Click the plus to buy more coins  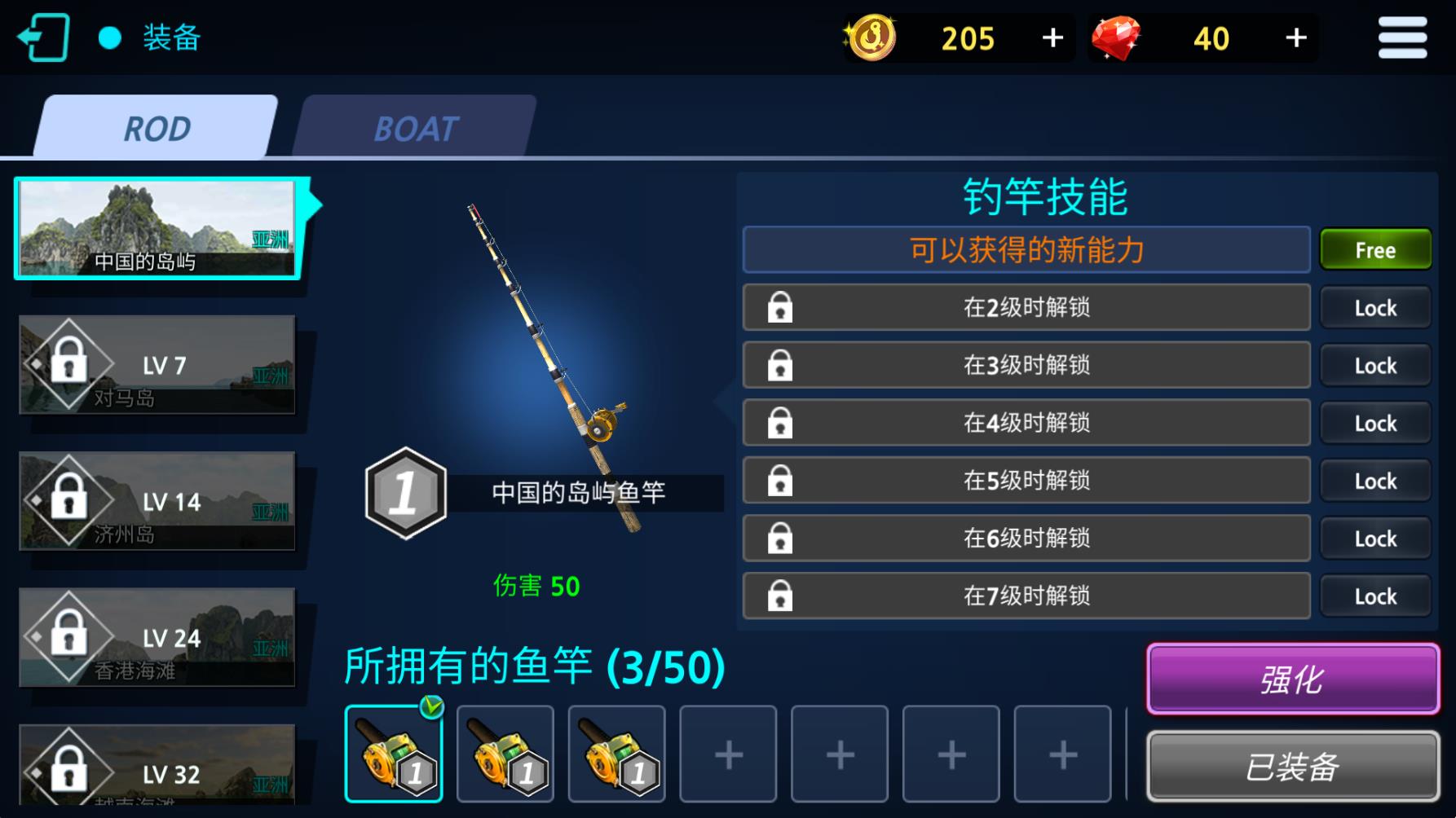1052,37
